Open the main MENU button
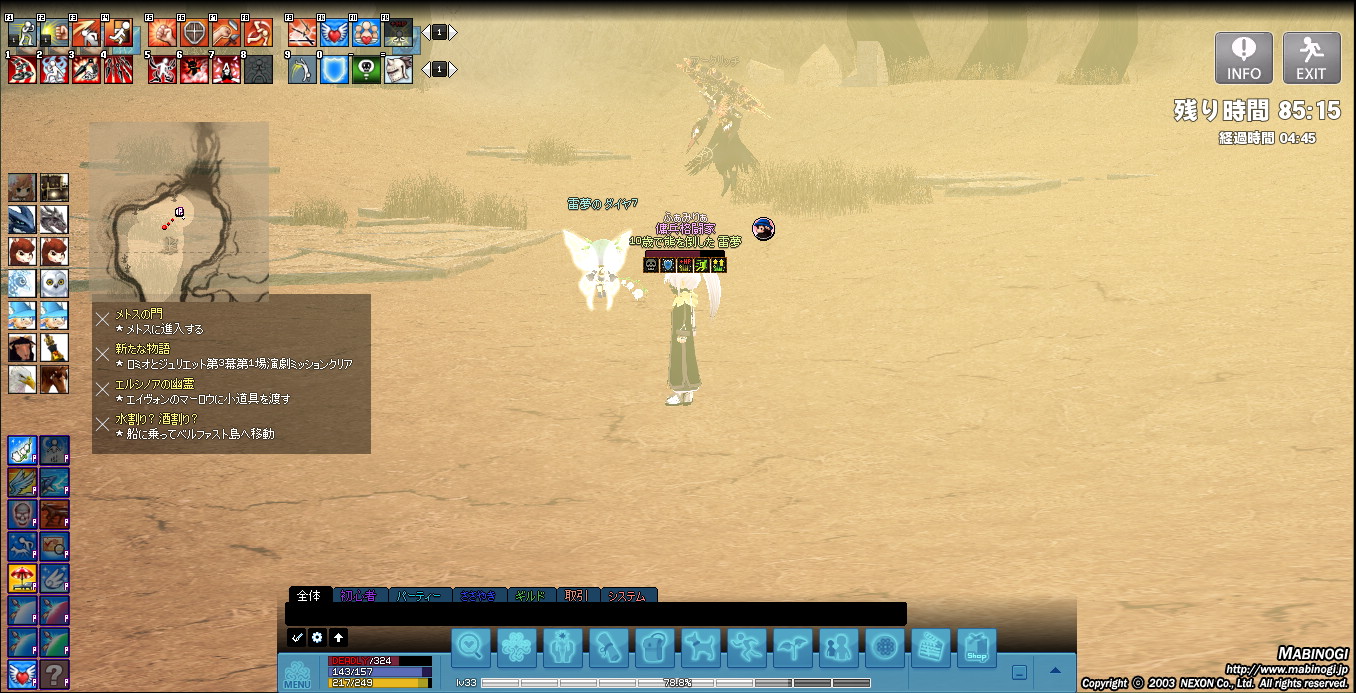Image resolution: width=1356 pixels, height=693 pixels. pos(296,674)
